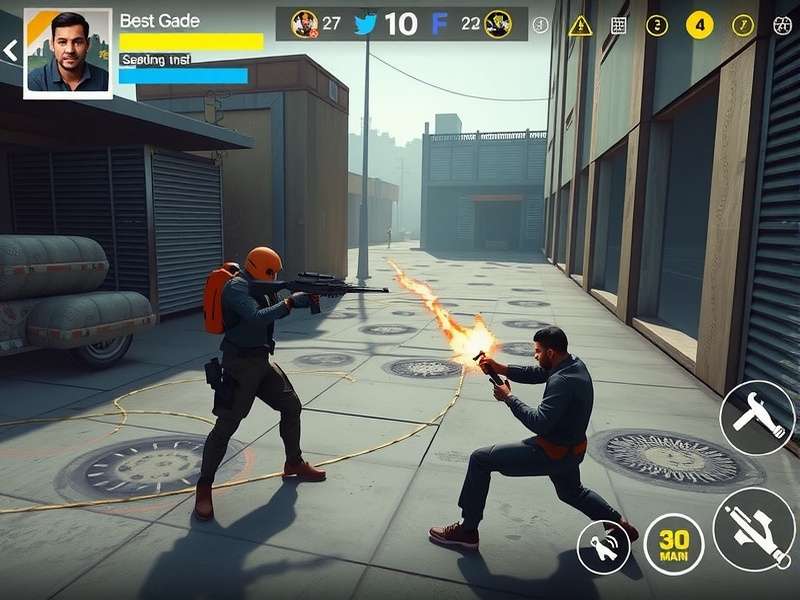800x600 pixels.
Task: Select the outlined number 3 circle
Action: 657,26
